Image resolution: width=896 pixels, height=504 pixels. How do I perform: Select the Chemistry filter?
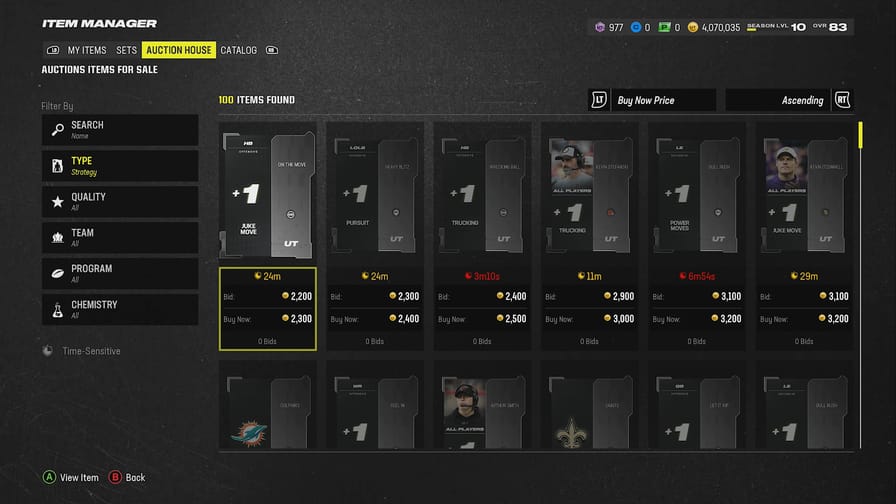point(120,310)
